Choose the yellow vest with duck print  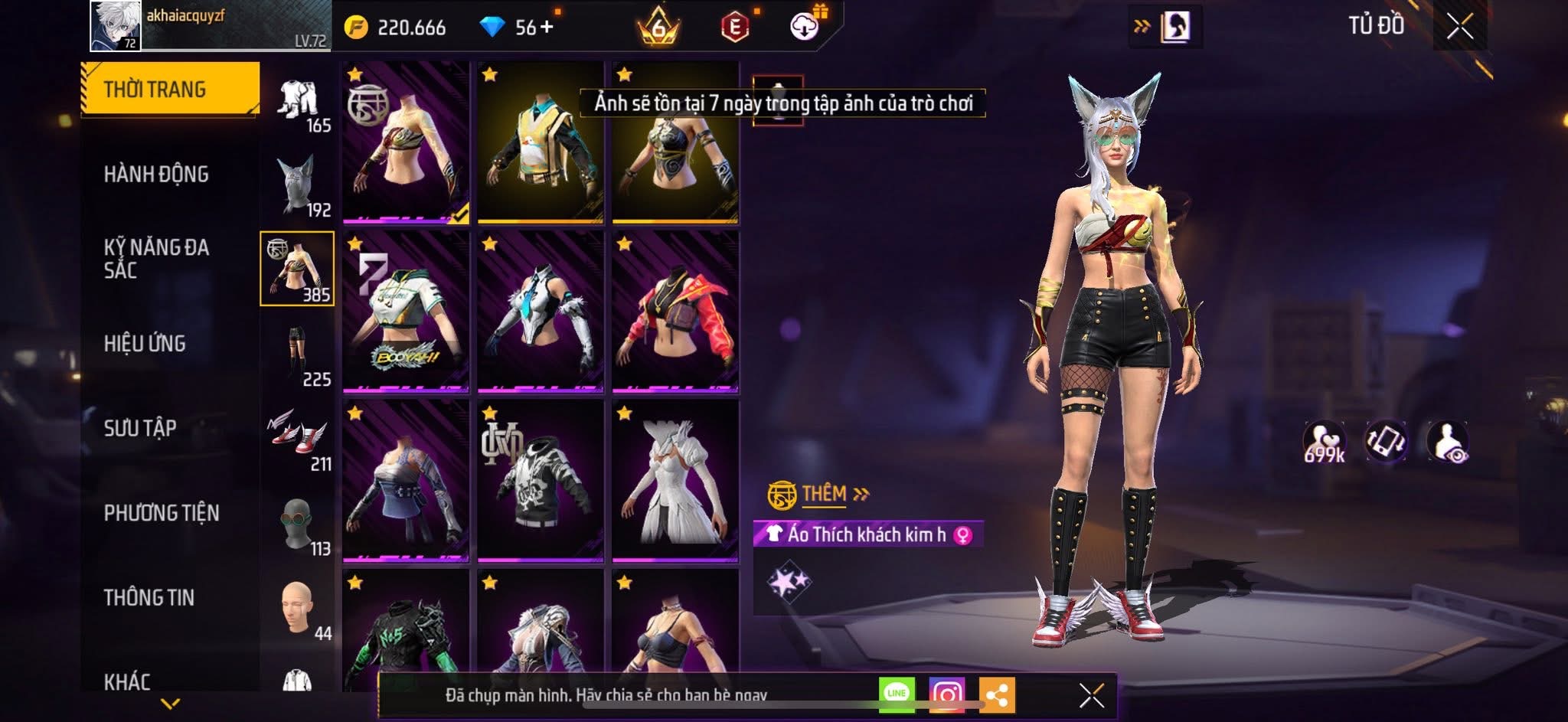click(540, 143)
